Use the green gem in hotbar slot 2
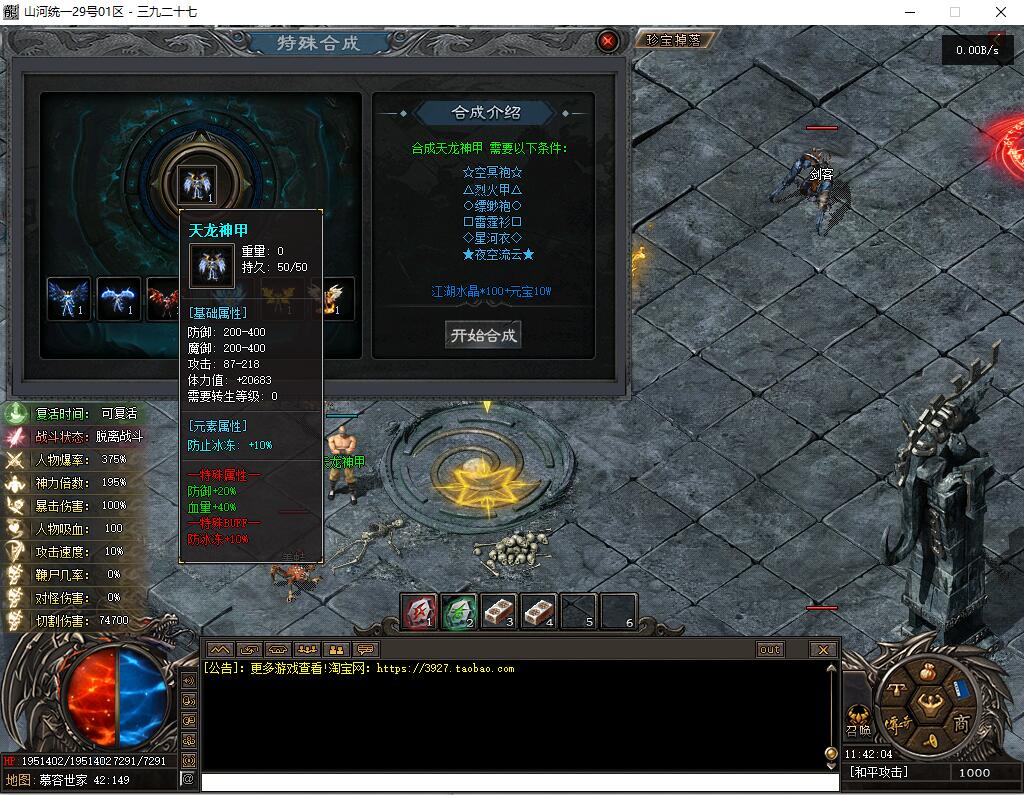This screenshot has height=795, width=1024. point(459,610)
